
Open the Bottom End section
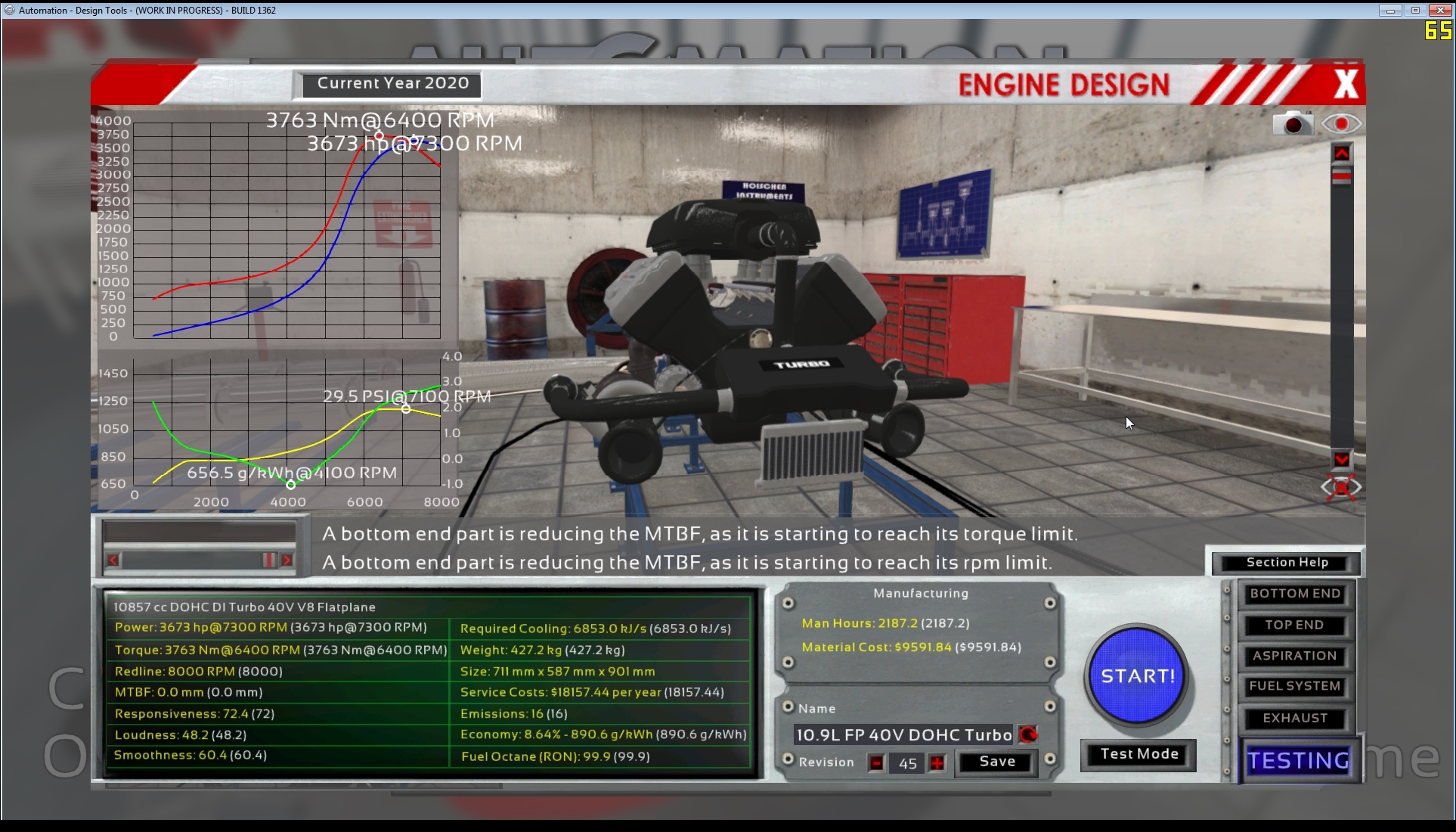click(1295, 594)
